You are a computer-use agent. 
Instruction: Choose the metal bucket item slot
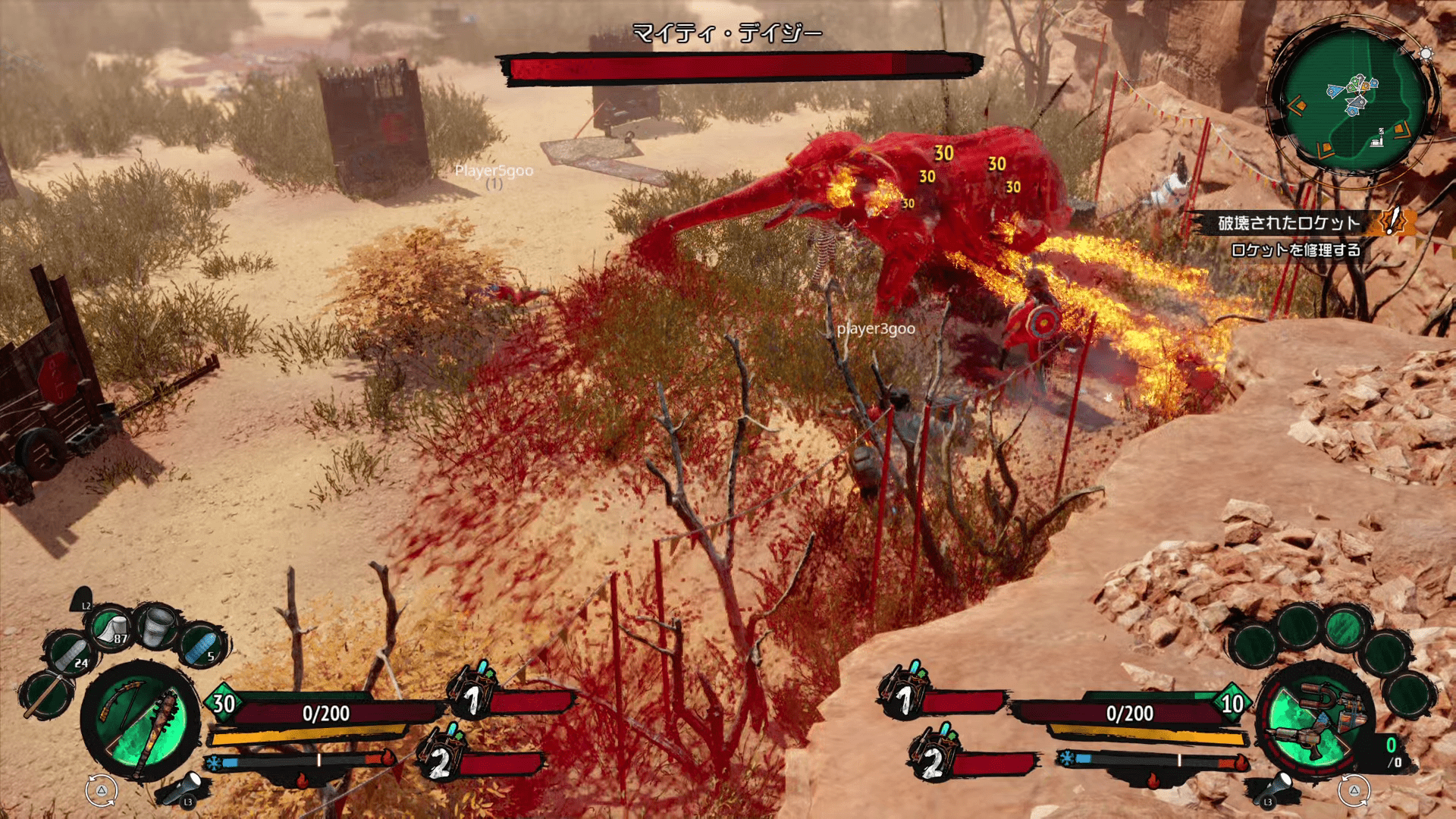[158, 626]
